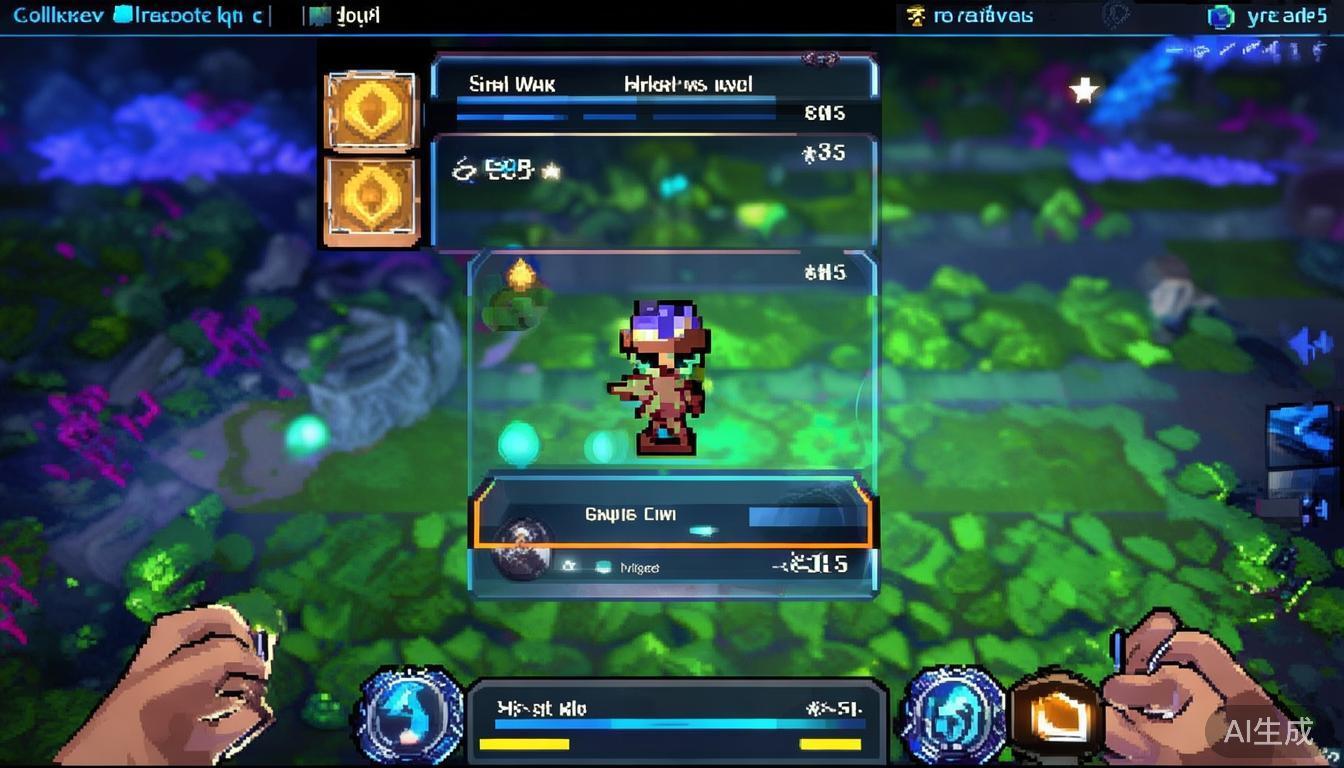Click the blue double-arrow icon

tap(1310, 346)
